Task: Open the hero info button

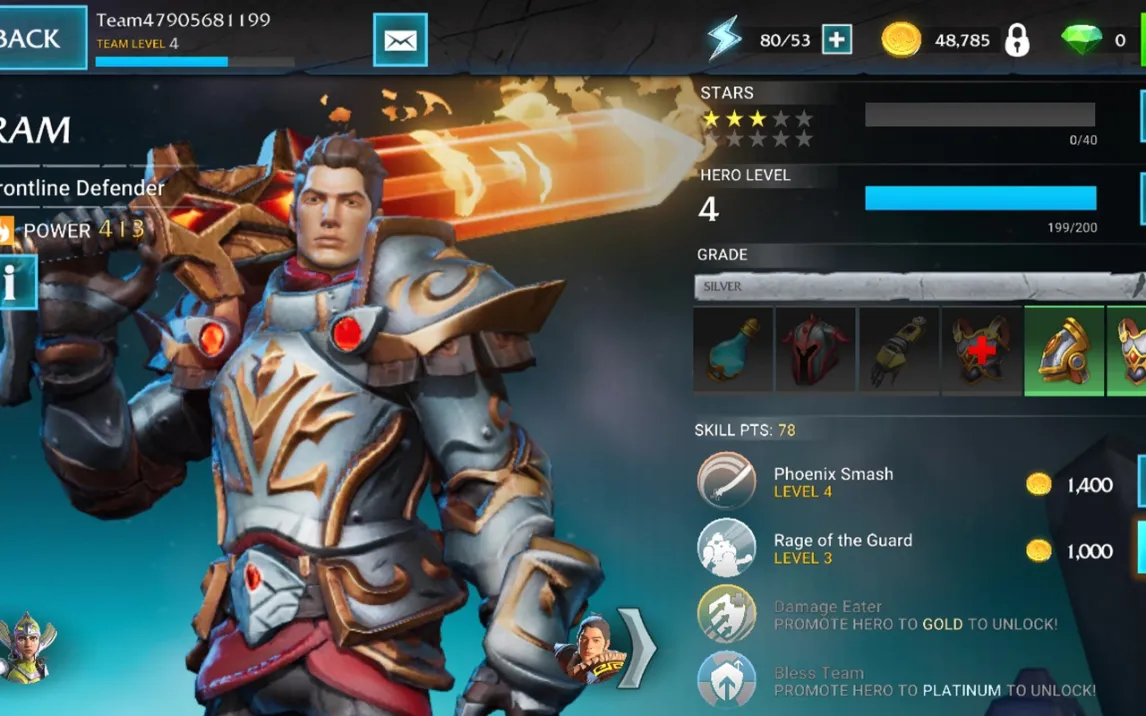Action: (x=14, y=283)
